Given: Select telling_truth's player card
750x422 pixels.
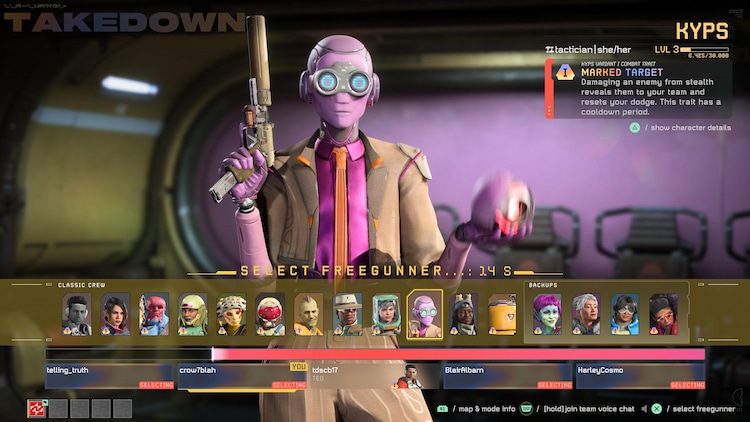Looking at the screenshot, I should pos(110,376).
